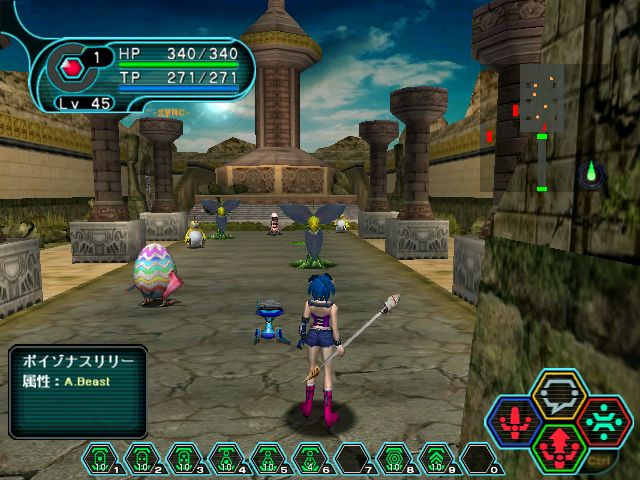The width and height of the screenshot is (640, 480).
Task: Use hotbar slot number 5
Action: [268, 459]
